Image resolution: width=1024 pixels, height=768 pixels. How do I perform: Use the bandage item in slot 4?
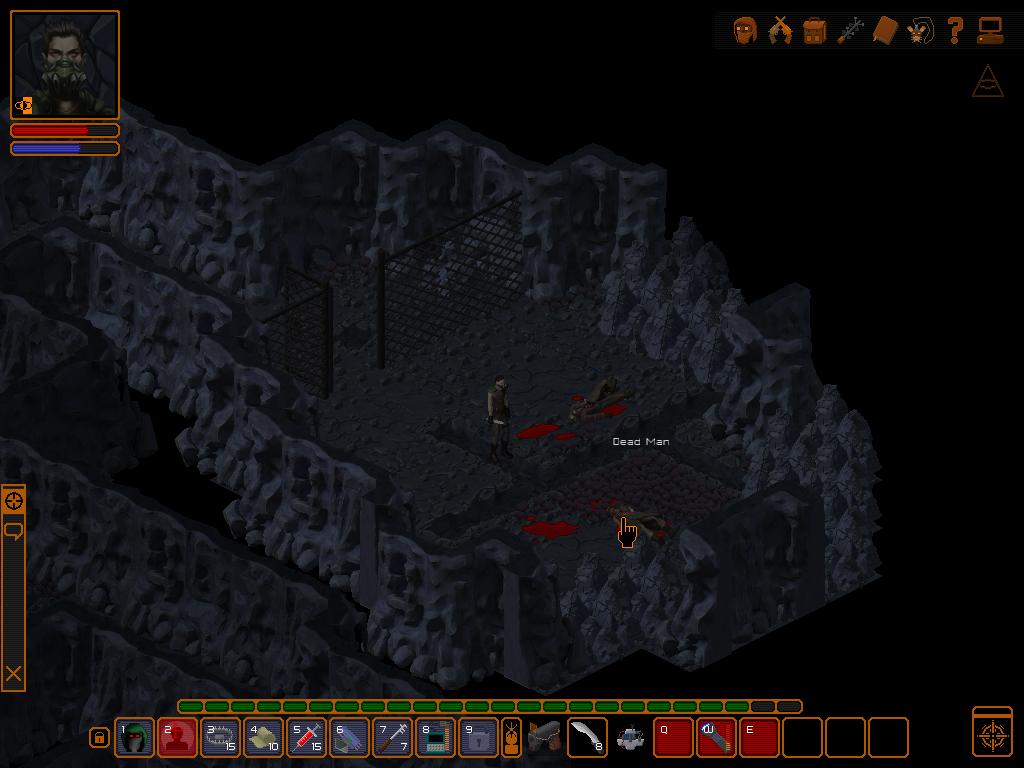264,738
